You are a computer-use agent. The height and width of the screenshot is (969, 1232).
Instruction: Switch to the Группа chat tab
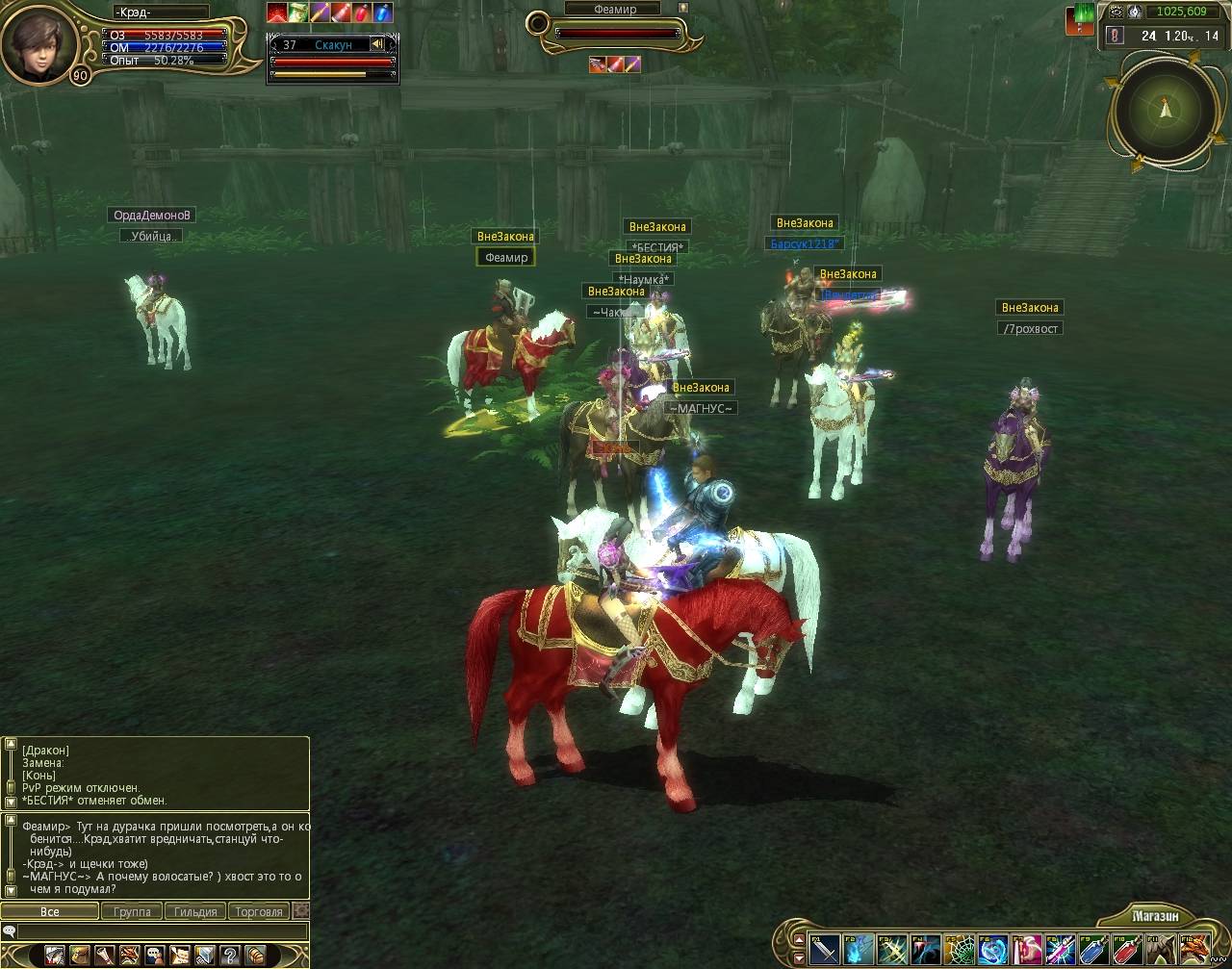[x=132, y=911]
